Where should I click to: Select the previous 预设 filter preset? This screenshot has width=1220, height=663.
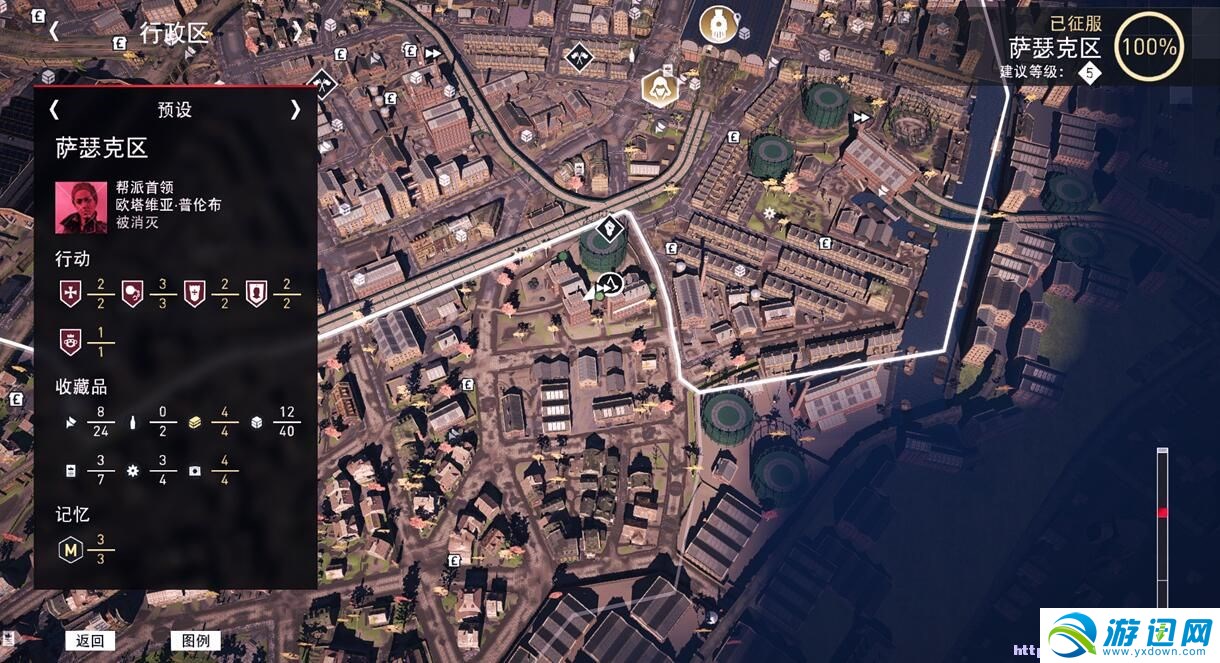click(x=54, y=109)
